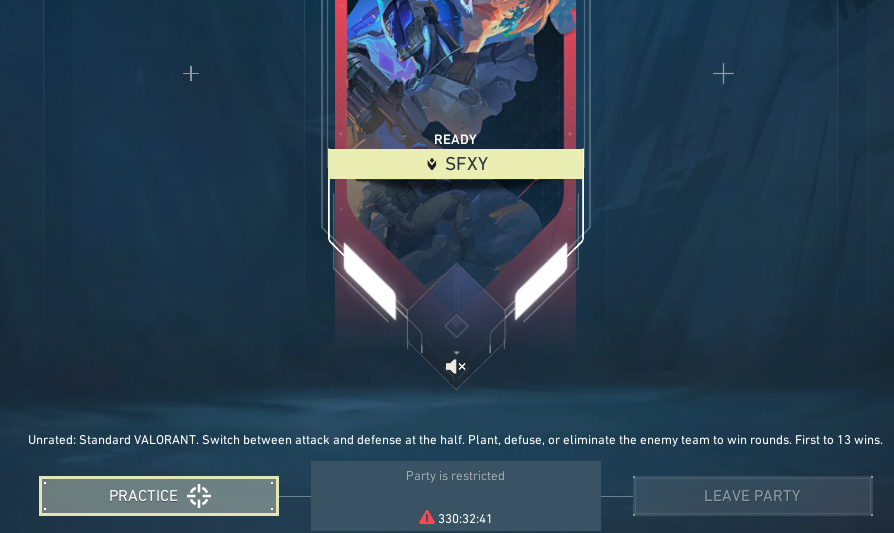
Task: Add a party member with left plus
Action: pyautogui.click(x=191, y=74)
